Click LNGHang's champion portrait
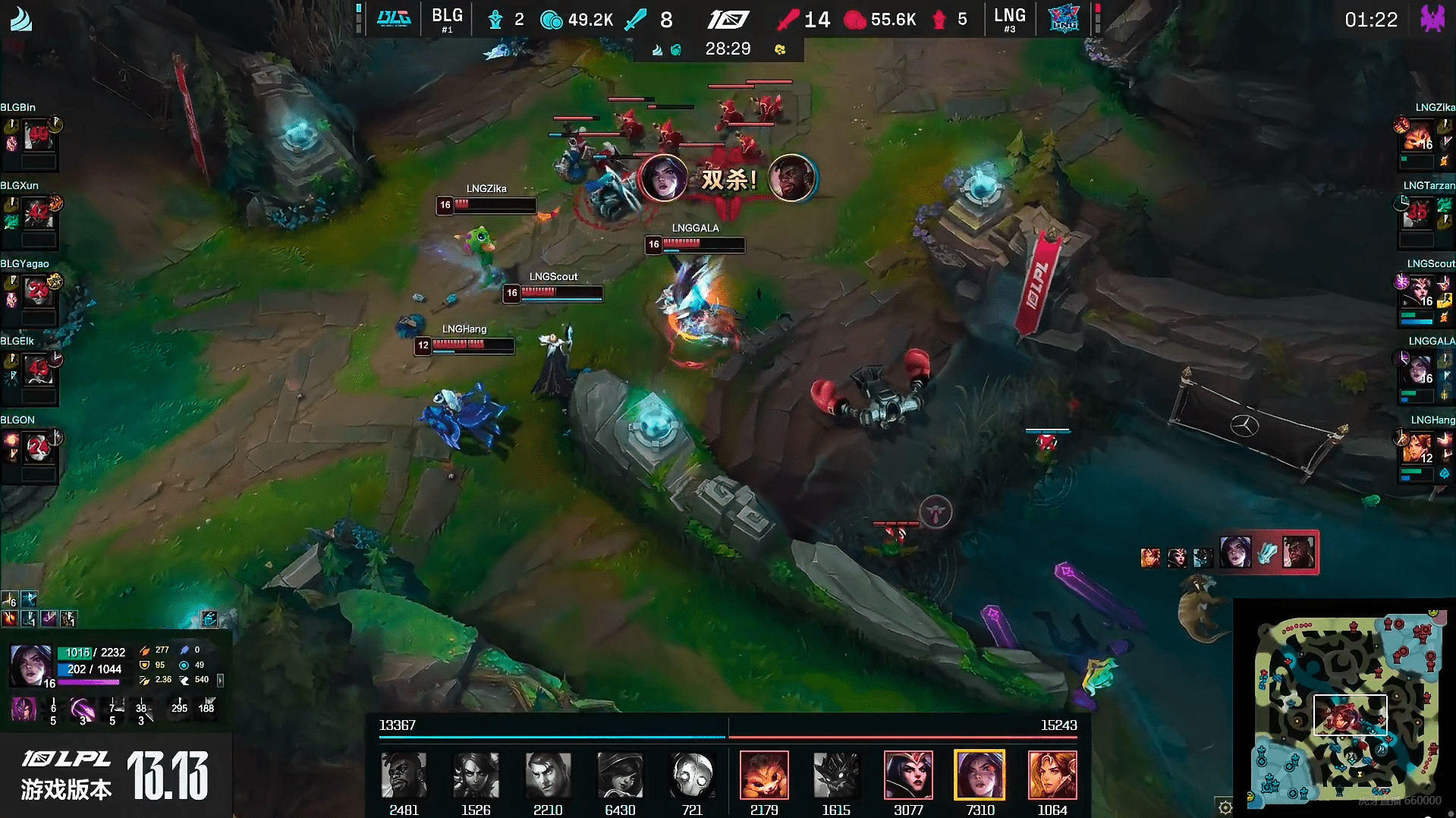1456x818 pixels. click(x=1417, y=448)
